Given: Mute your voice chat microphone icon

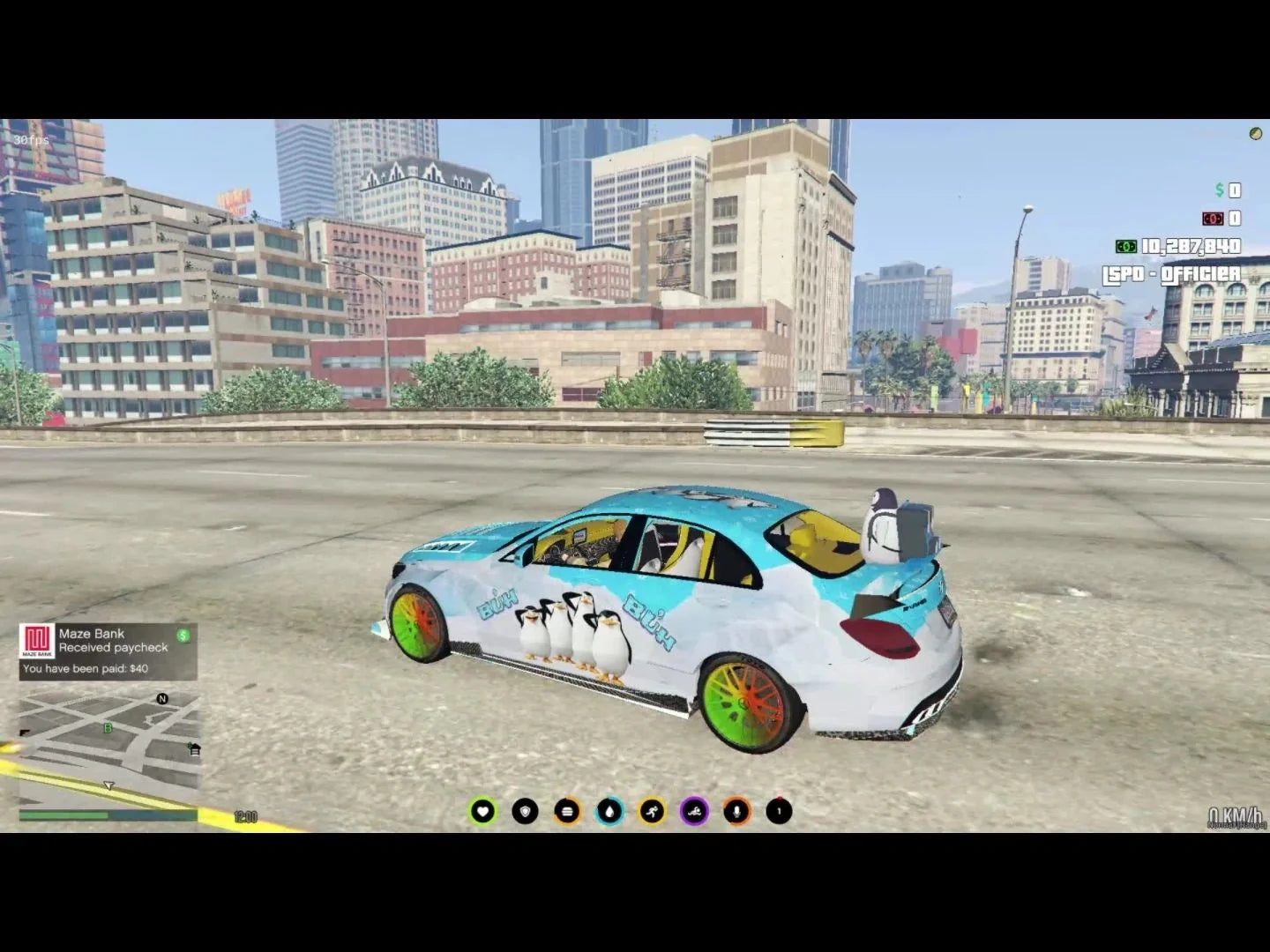Looking at the screenshot, I should point(736,809).
